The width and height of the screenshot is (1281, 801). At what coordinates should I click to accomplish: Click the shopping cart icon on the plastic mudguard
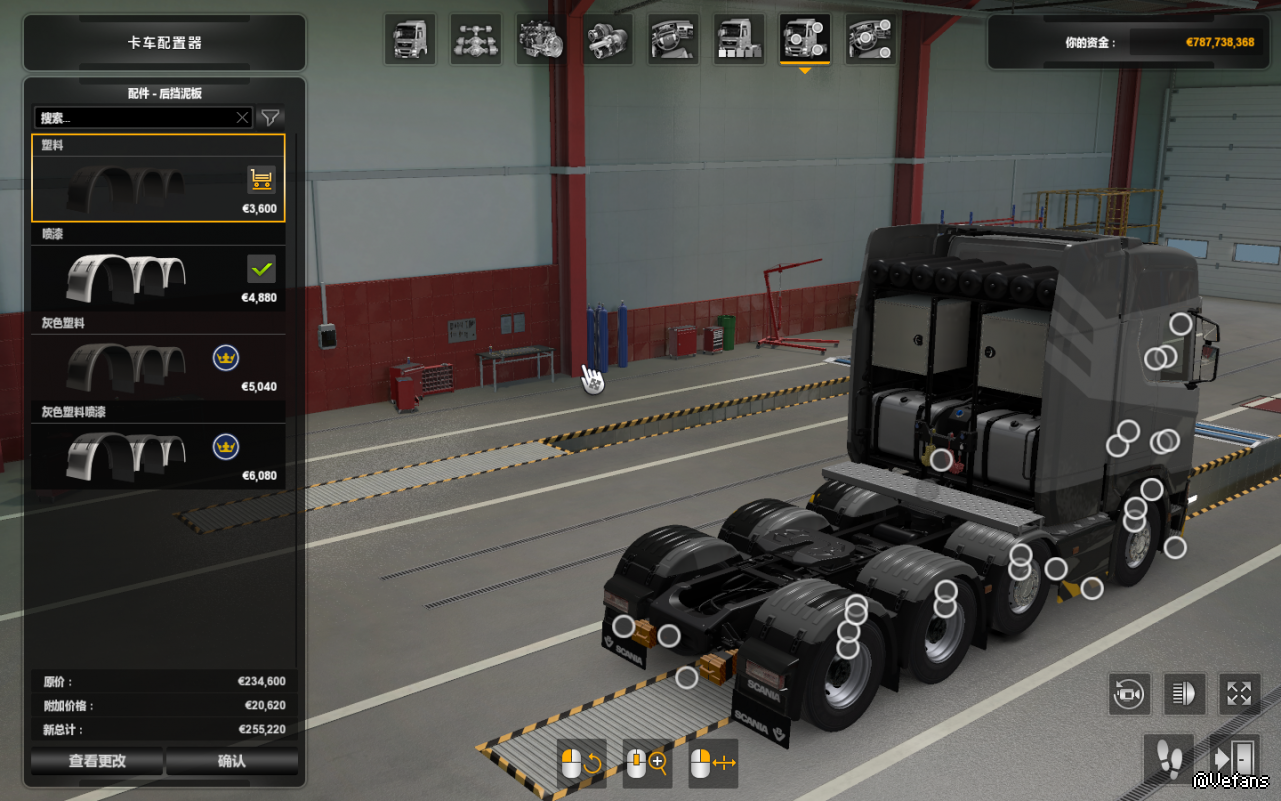tap(261, 180)
